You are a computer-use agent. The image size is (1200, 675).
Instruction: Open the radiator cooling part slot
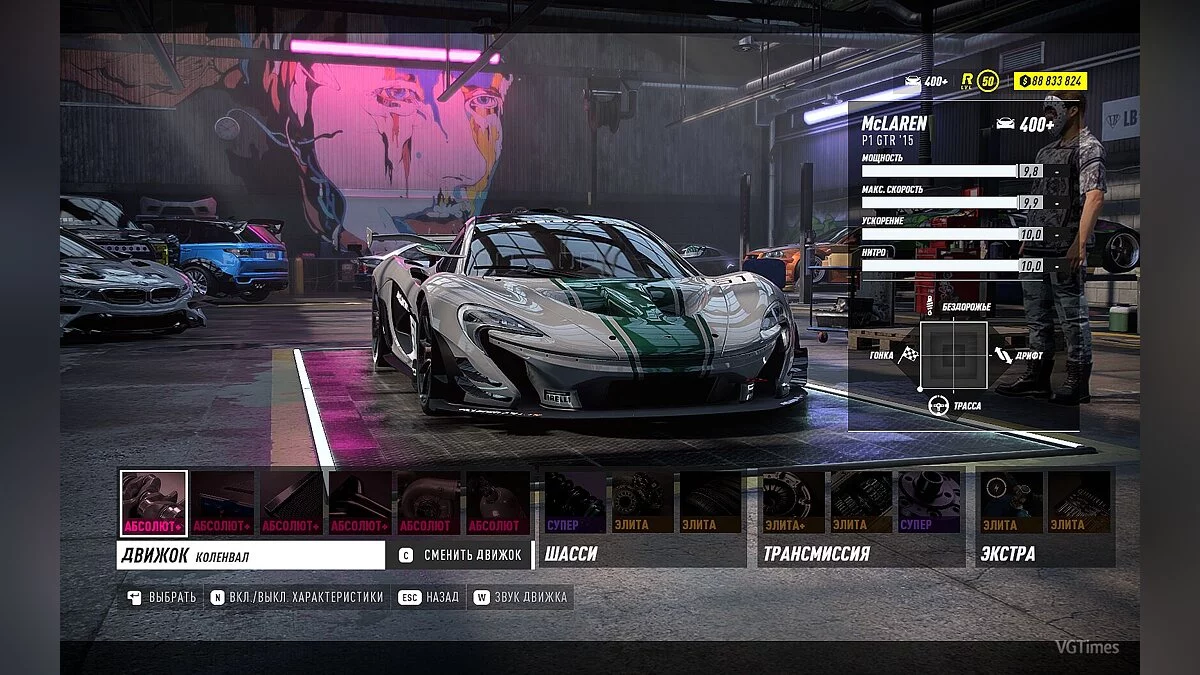292,503
